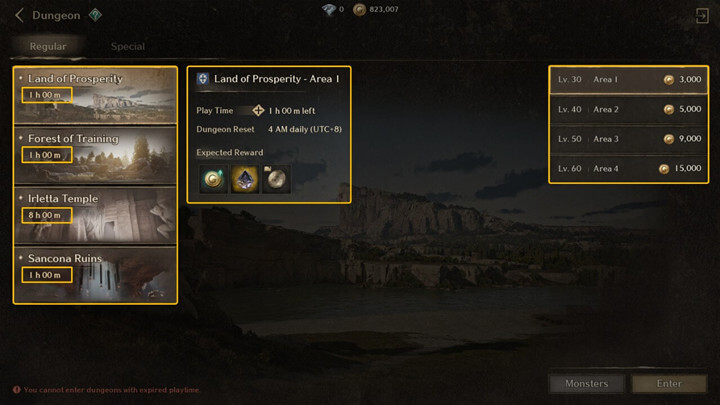Image resolution: width=720 pixels, height=405 pixels.
Task: Select the Land of Prosperity dungeon
Action: [x=95, y=95]
